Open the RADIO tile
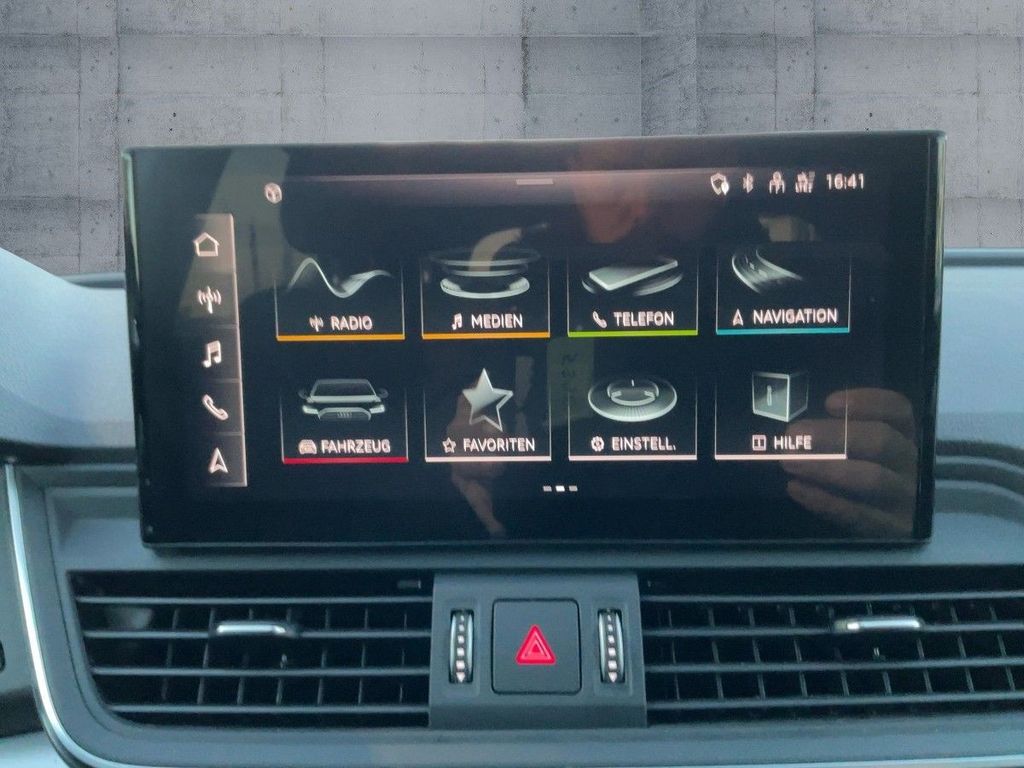The image size is (1024, 768). (x=340, y=296)
